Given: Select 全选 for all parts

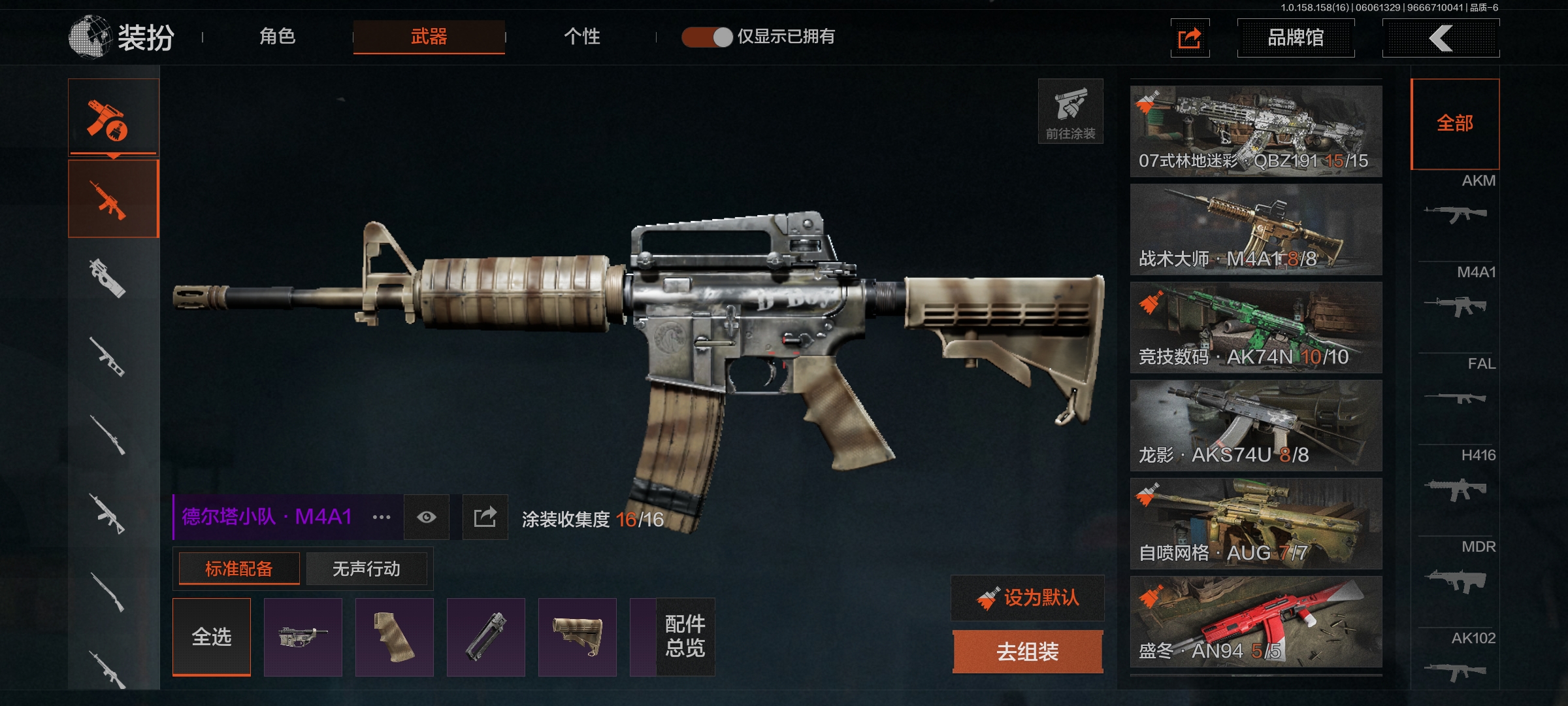Looking at the screenshot, I should coord(212,637).
